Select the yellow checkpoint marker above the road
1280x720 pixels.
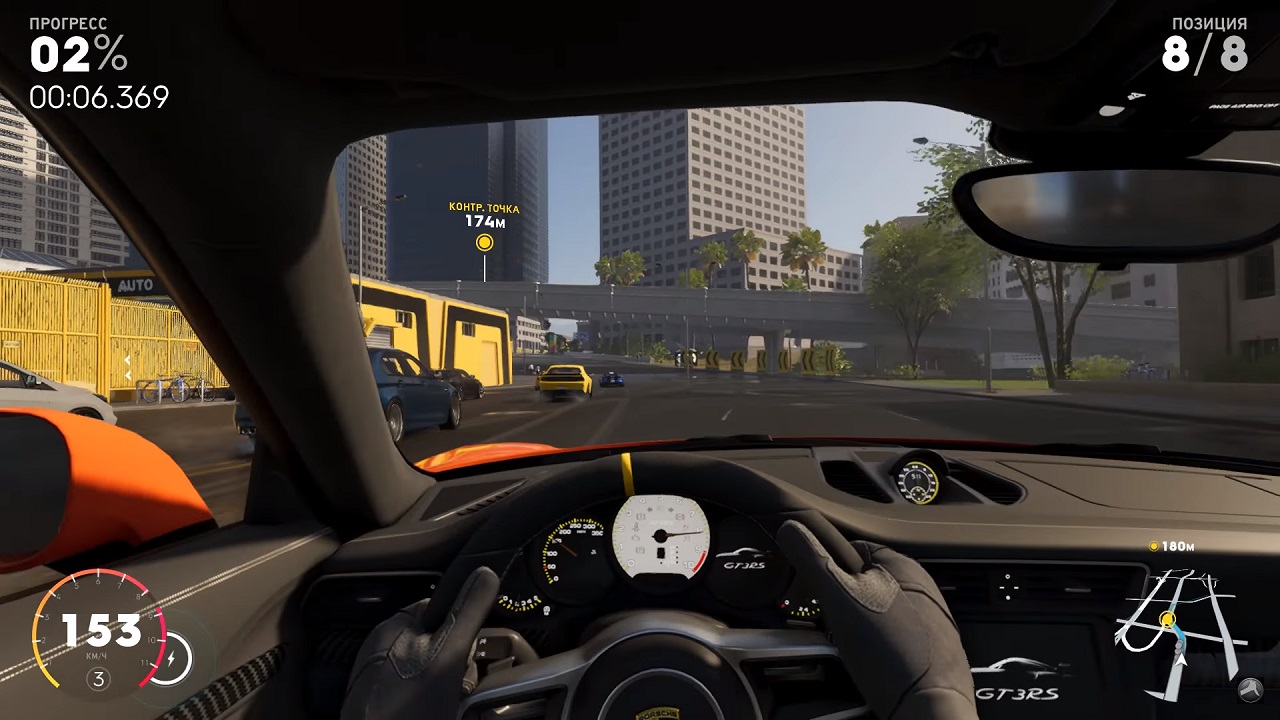coord(485,242)
